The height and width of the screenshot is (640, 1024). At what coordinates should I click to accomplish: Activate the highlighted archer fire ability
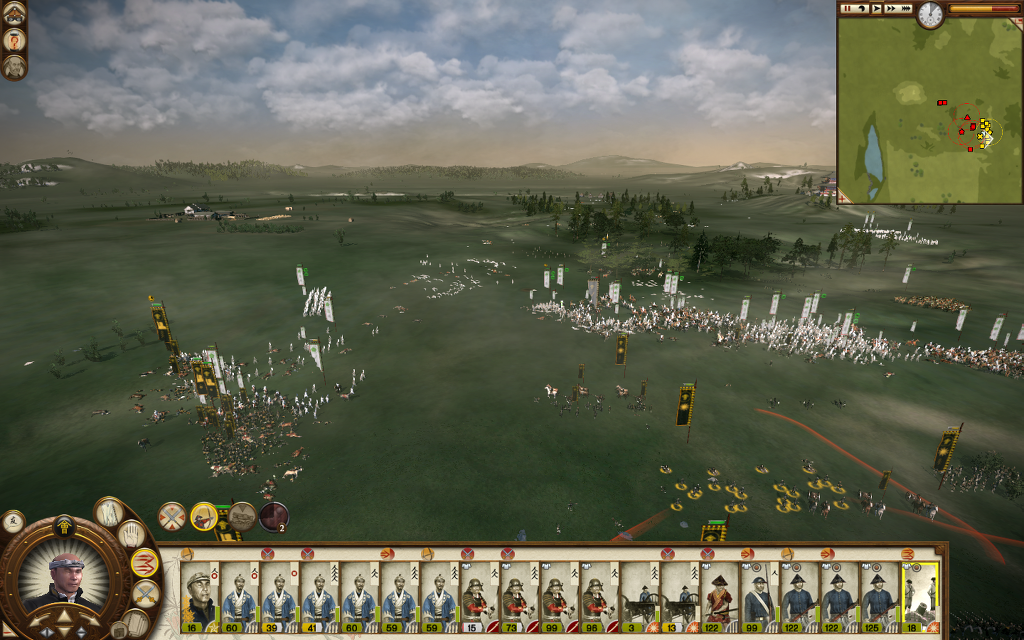pos(204,516)
